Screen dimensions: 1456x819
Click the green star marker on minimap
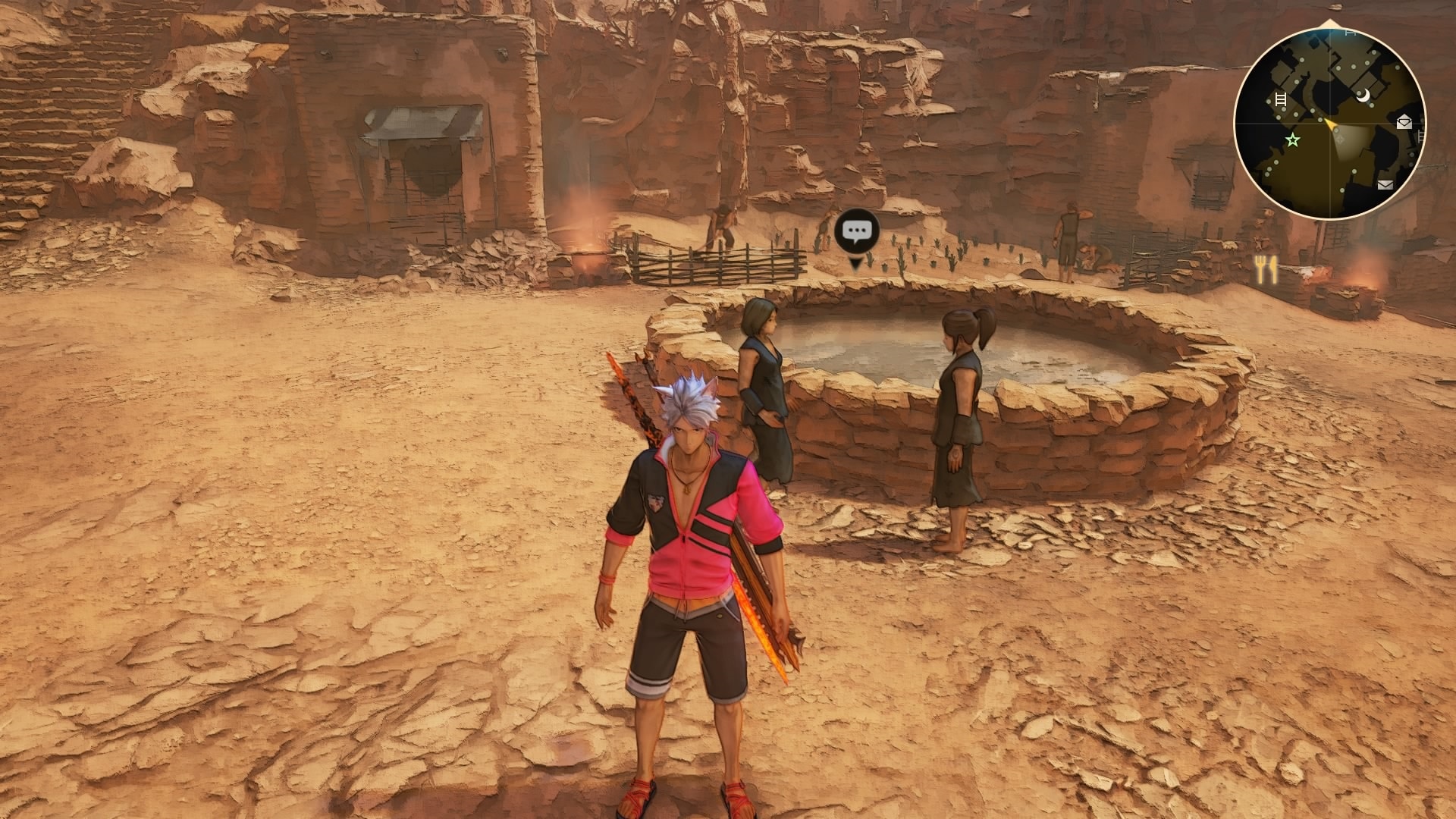(x=1292, y=140)
